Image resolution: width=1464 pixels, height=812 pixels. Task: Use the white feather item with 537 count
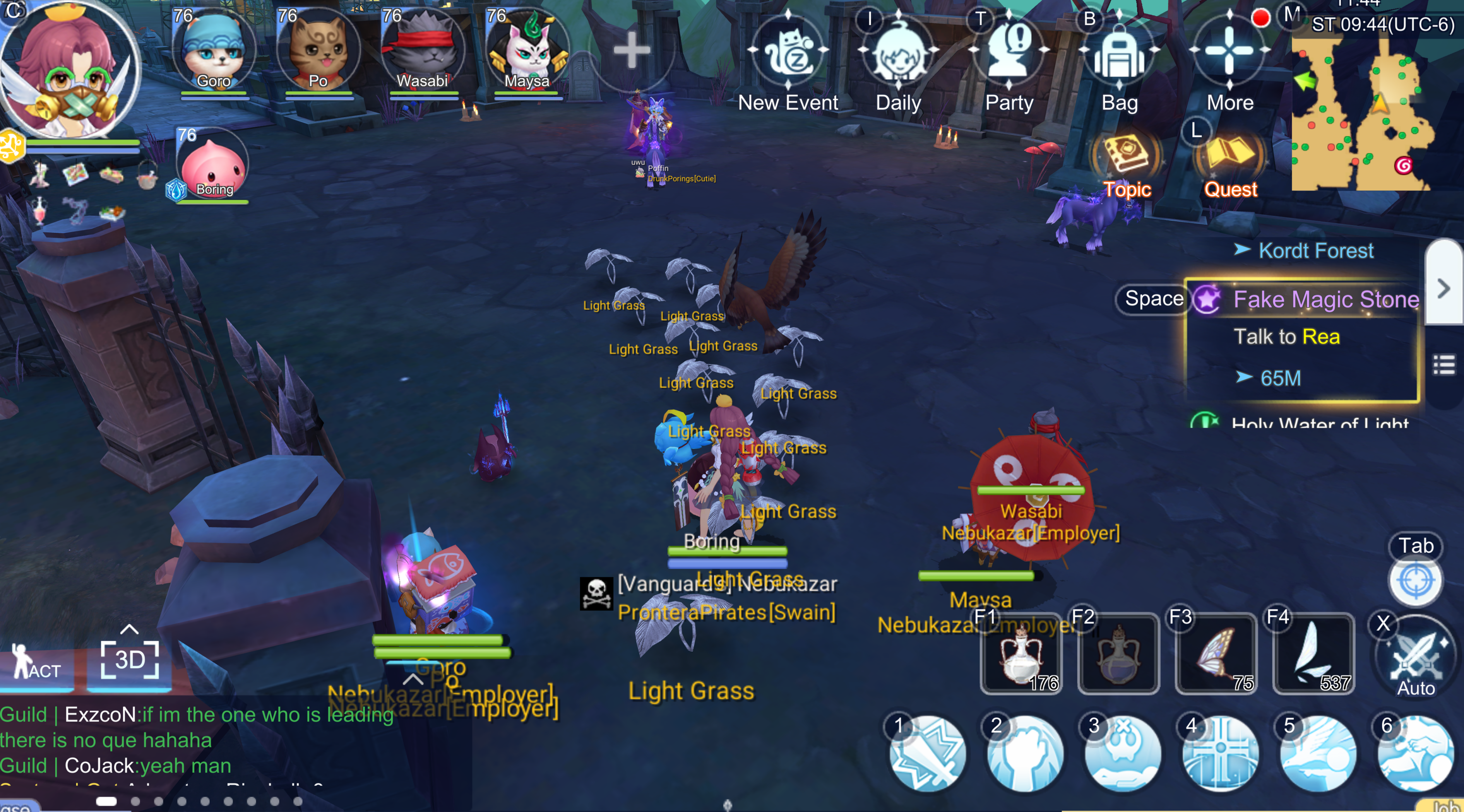coord(1313,655)
